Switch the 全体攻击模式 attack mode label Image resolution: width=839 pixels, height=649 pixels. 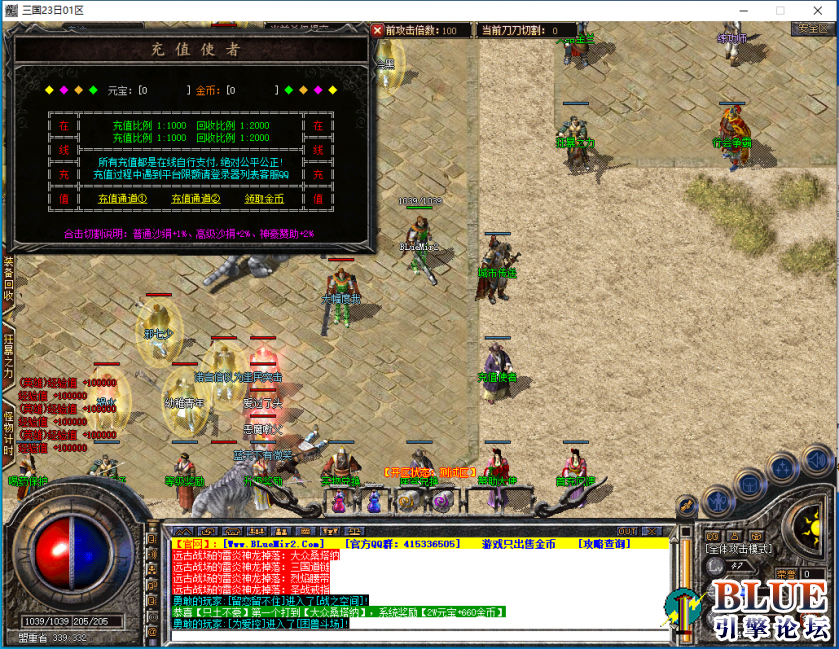click(x=742, y=549)
